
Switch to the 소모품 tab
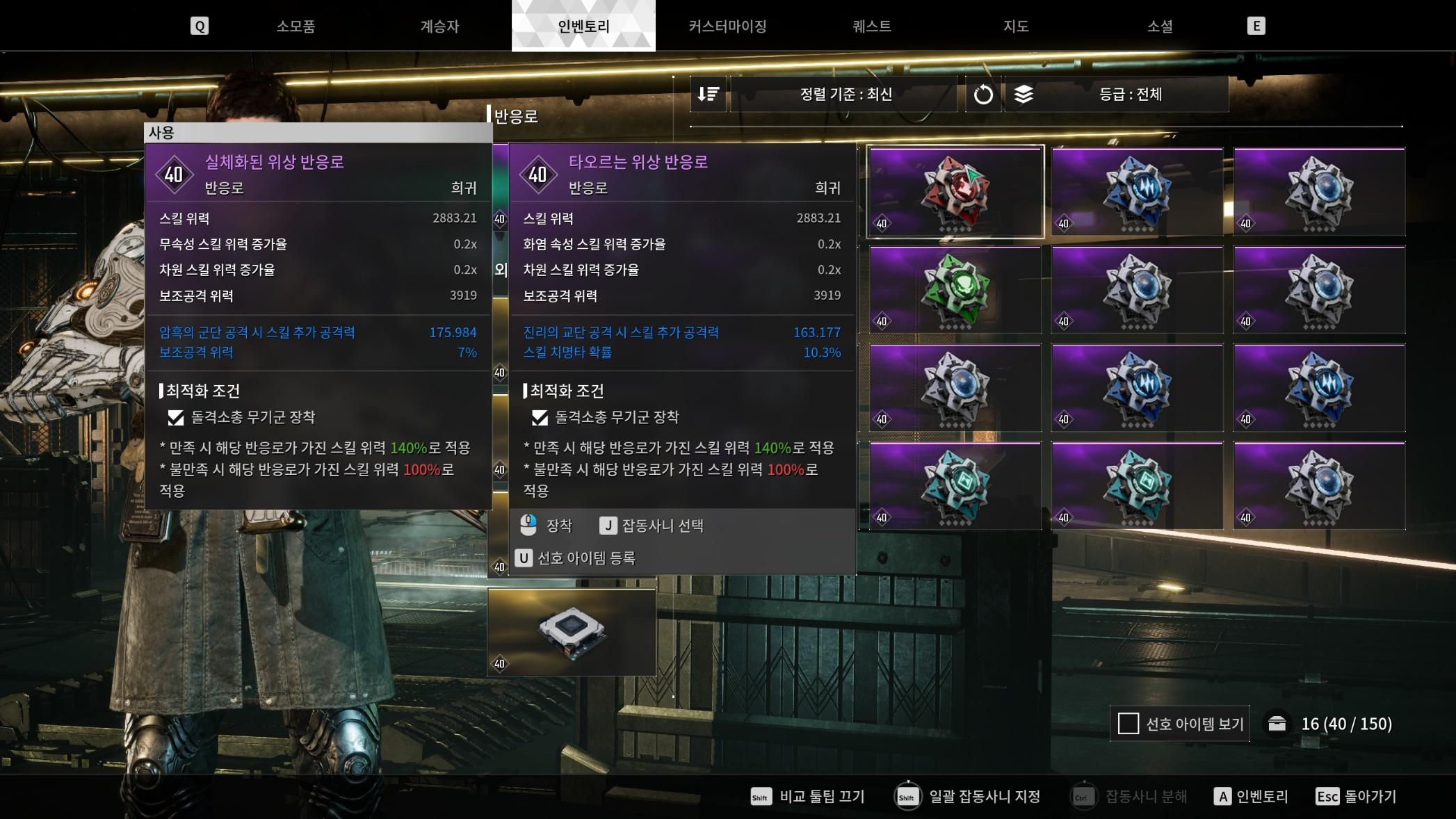296,26
